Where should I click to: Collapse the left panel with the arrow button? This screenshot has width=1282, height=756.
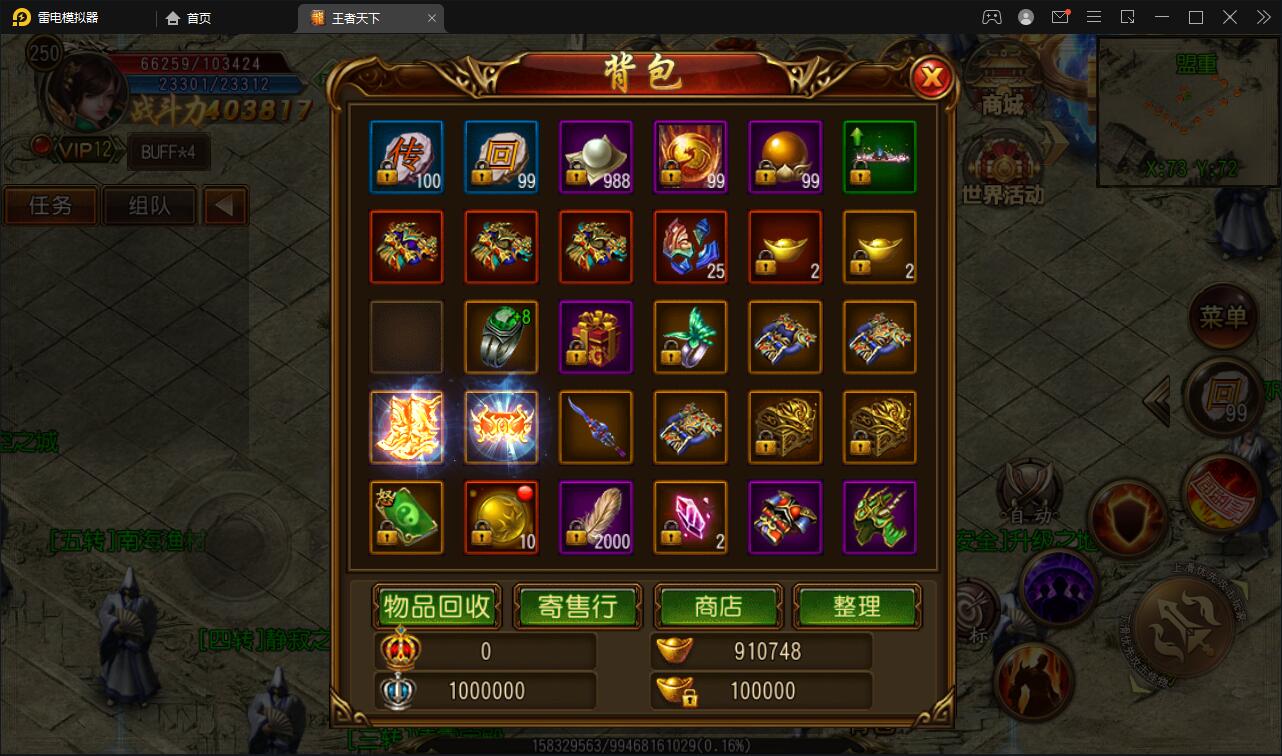(x=225, y=205)
